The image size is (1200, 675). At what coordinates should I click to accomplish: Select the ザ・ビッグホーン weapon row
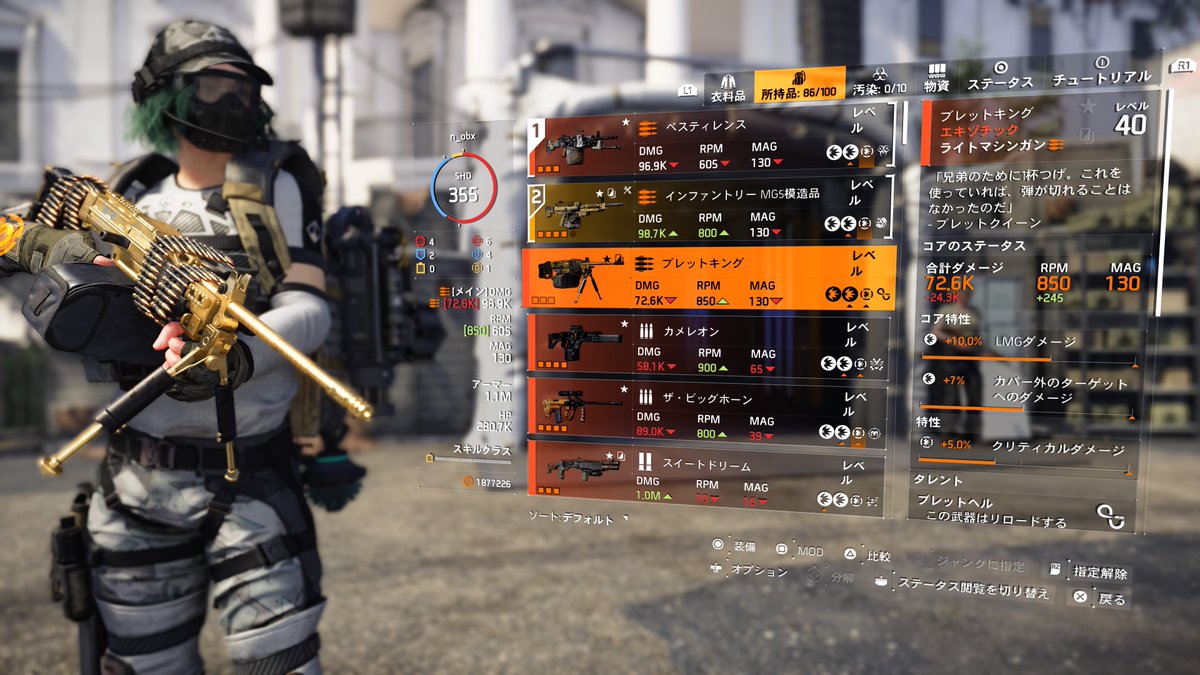710,409
